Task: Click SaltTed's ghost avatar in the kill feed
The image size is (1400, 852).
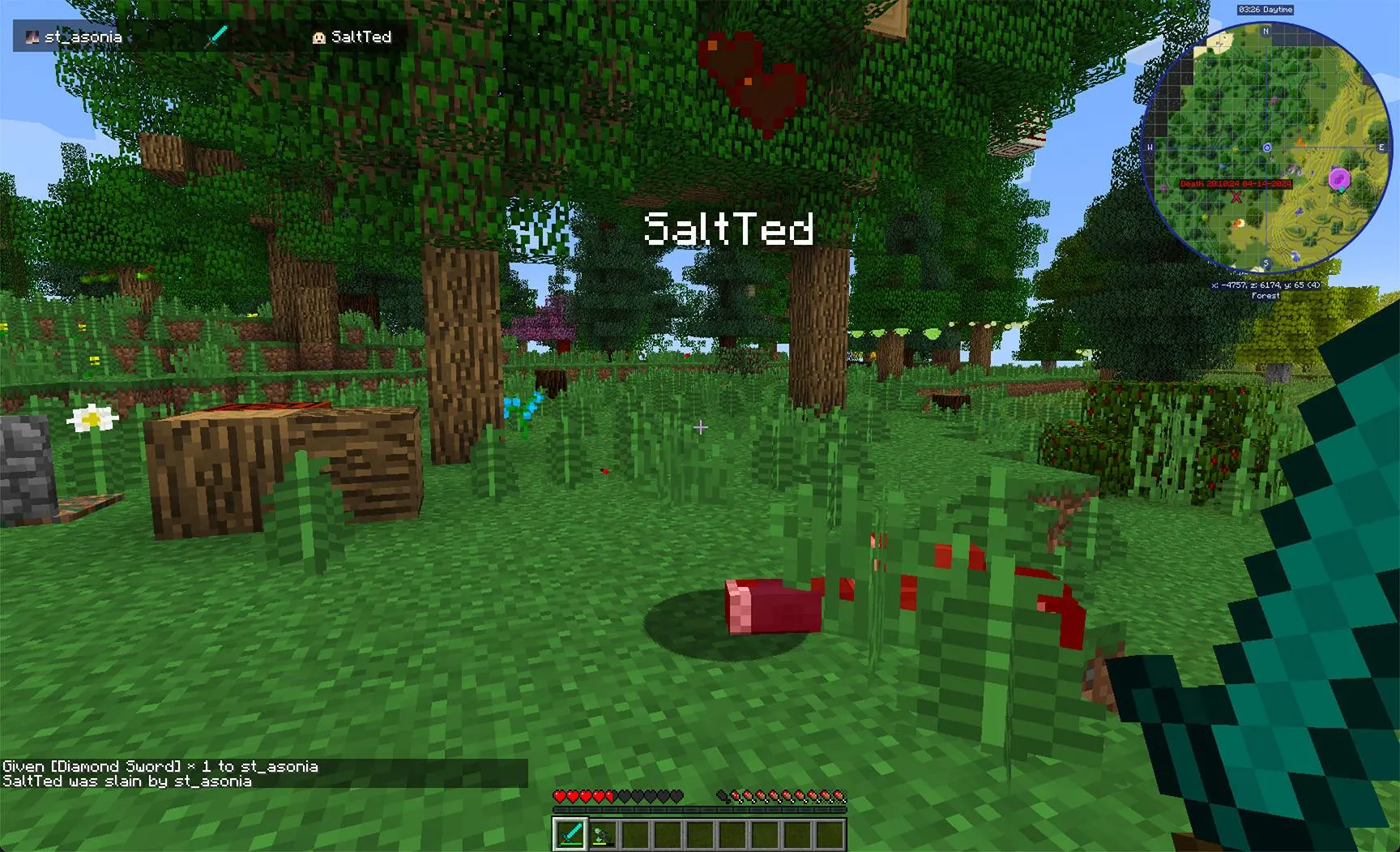Action: (x=318, y=36)
